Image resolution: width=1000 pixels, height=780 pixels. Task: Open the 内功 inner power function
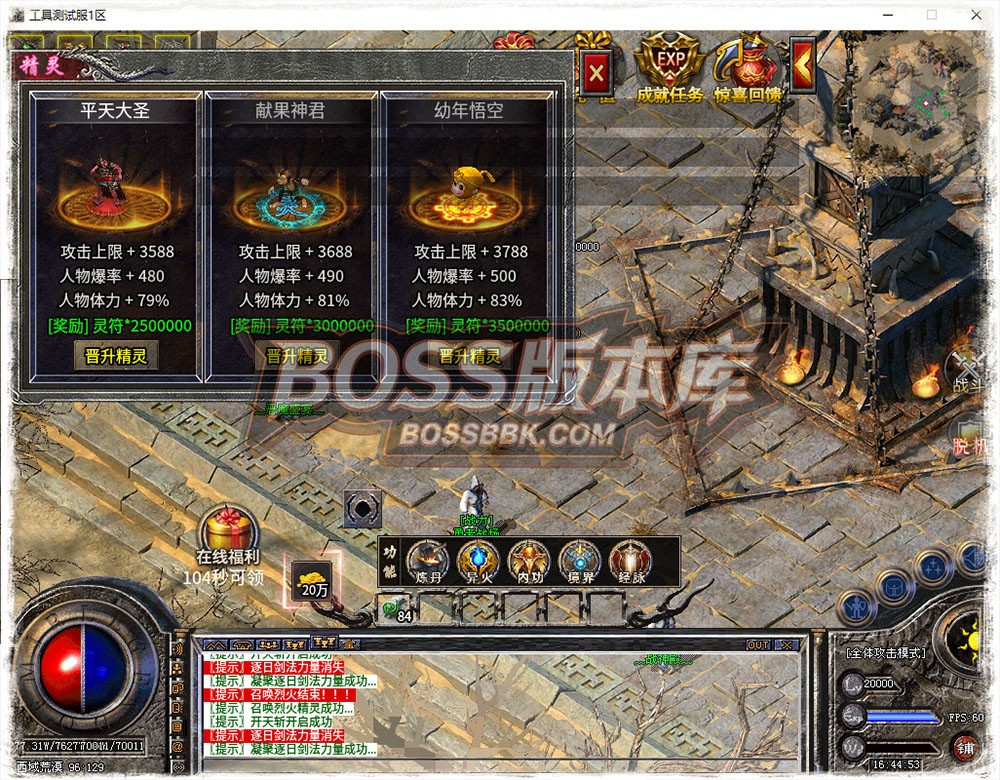point(529,561)
